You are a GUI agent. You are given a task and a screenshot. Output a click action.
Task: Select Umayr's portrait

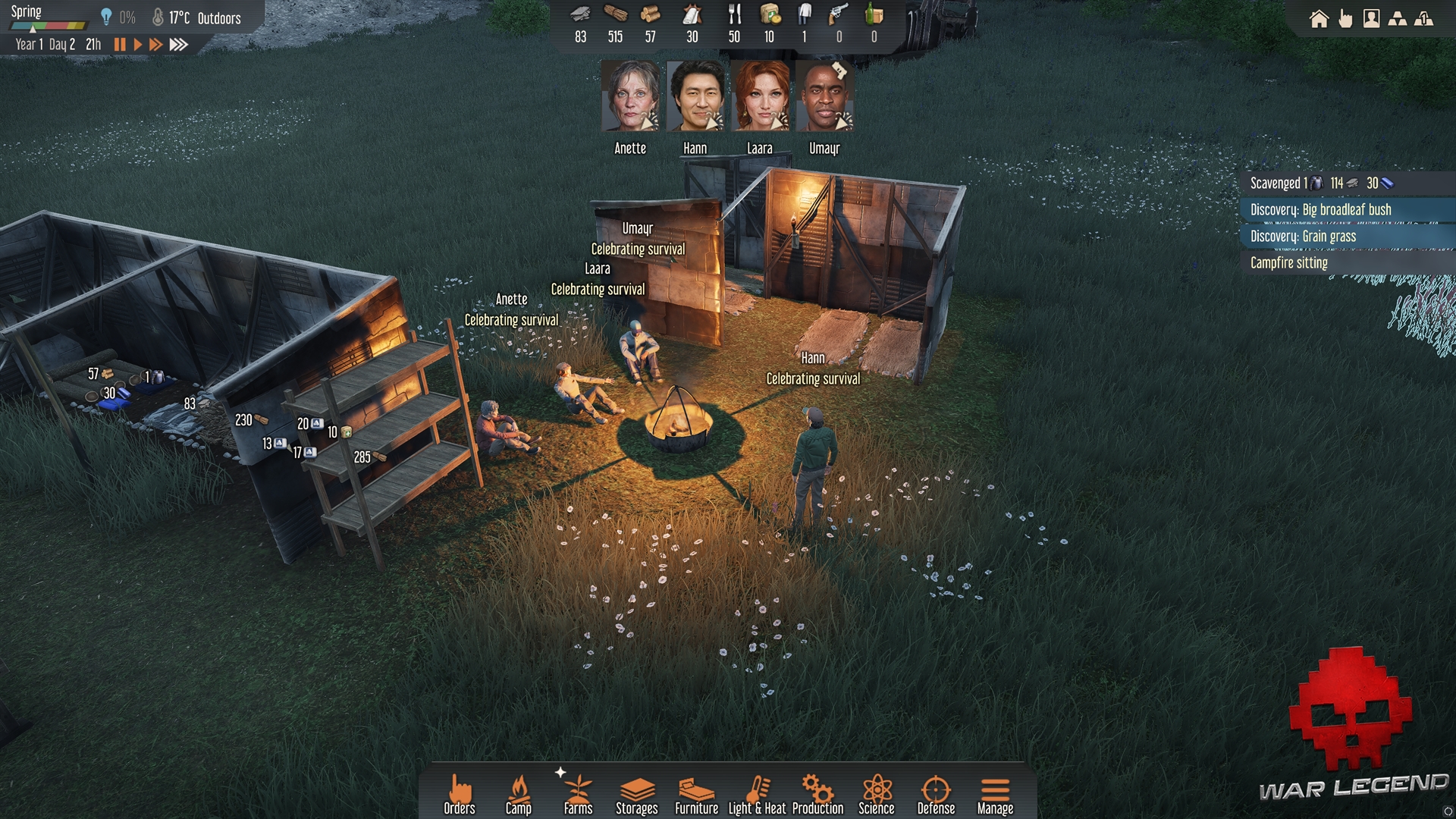(x=824, y=97)
